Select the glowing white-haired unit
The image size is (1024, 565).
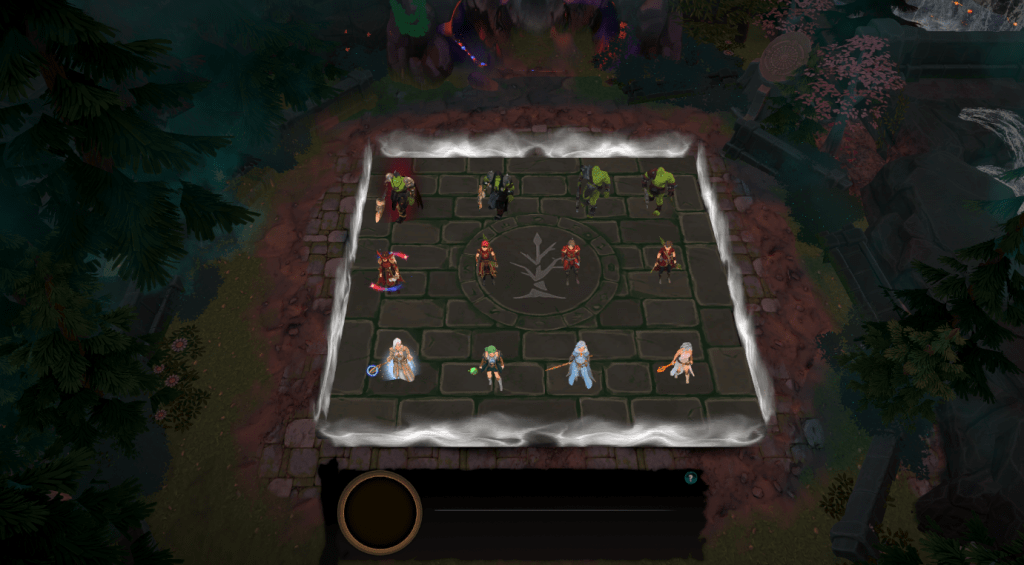coord(402,360)
